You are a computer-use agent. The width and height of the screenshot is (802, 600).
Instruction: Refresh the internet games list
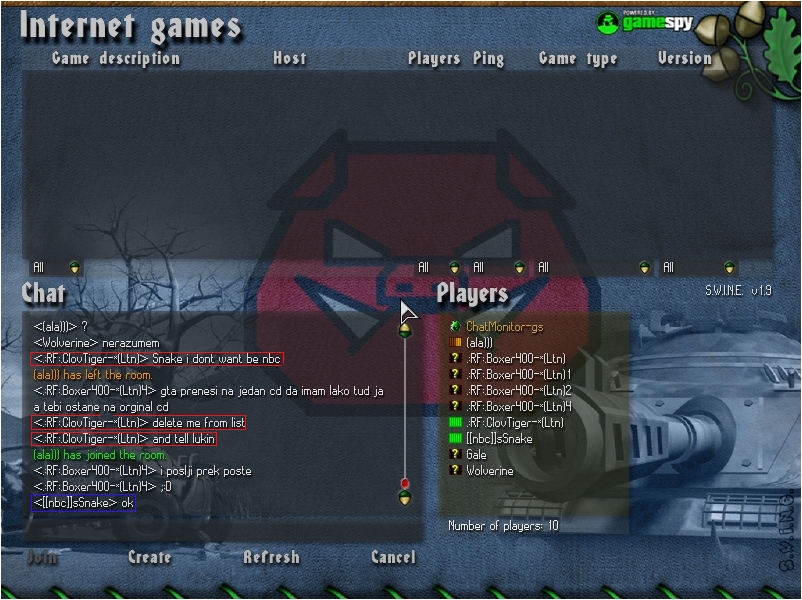[x=271, y=557]
